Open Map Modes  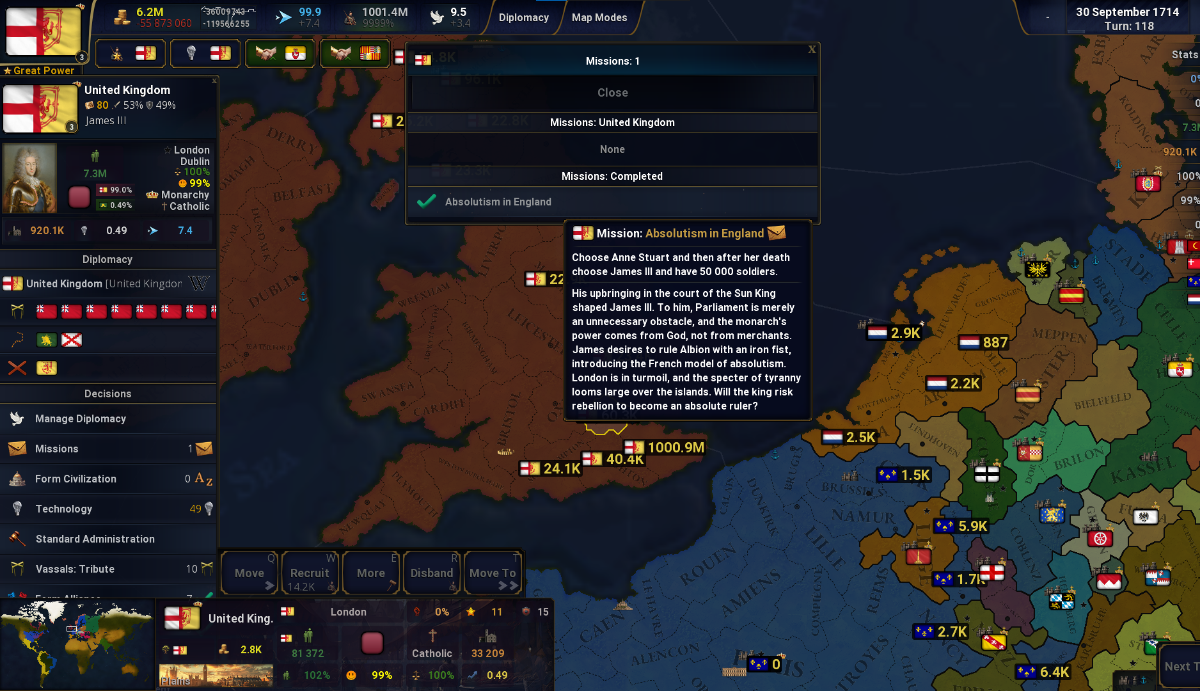(x=599, y=17)
